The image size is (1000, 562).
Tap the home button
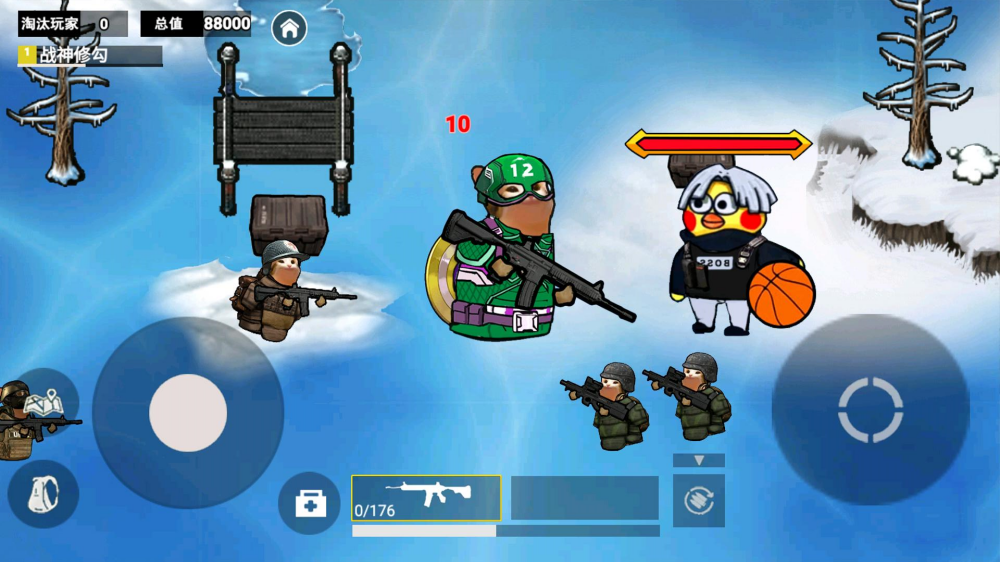coord(289,28)
